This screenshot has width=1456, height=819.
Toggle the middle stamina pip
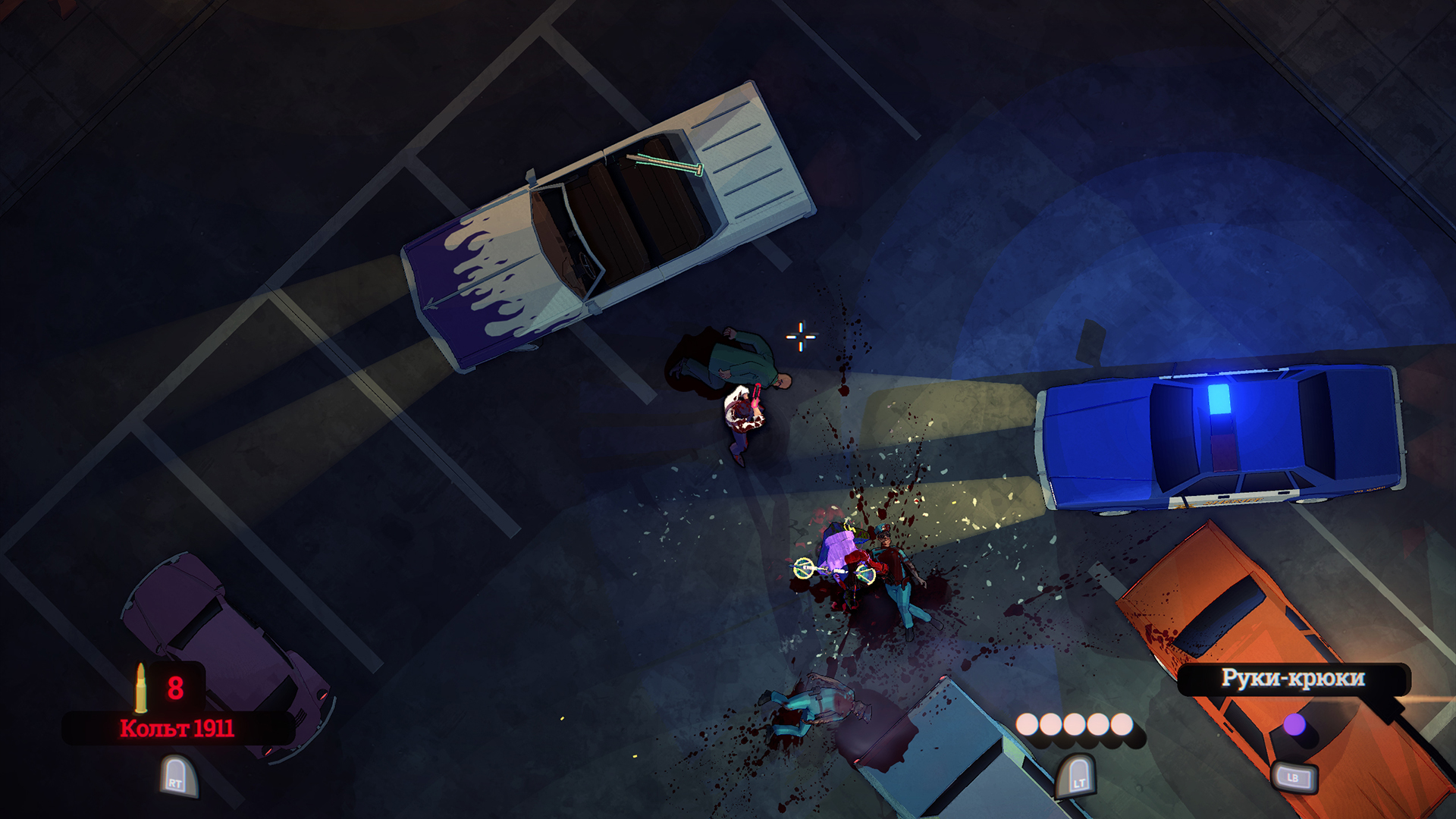1075,724
